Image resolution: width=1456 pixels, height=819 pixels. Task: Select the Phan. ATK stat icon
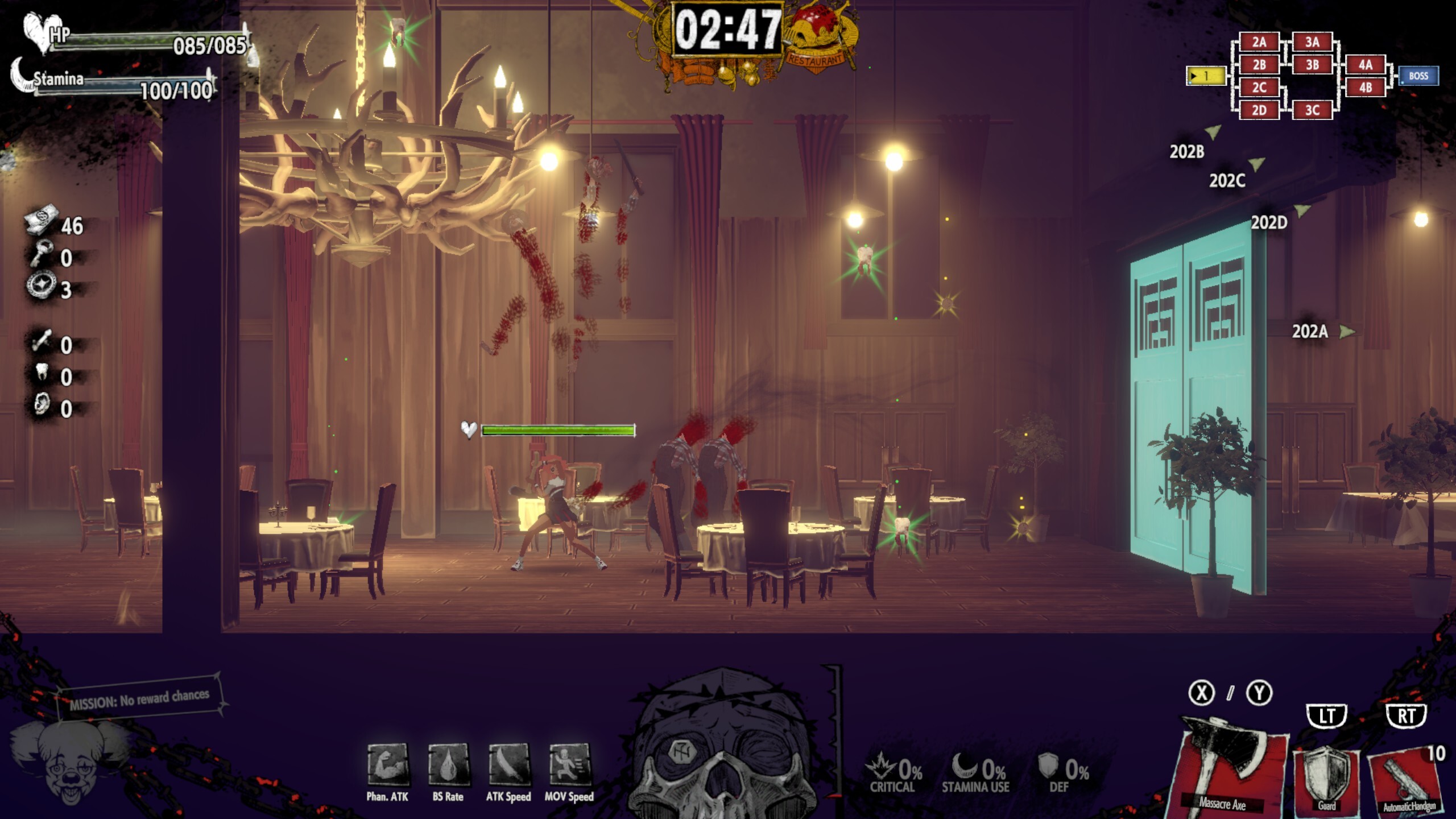tap(388, 764)
